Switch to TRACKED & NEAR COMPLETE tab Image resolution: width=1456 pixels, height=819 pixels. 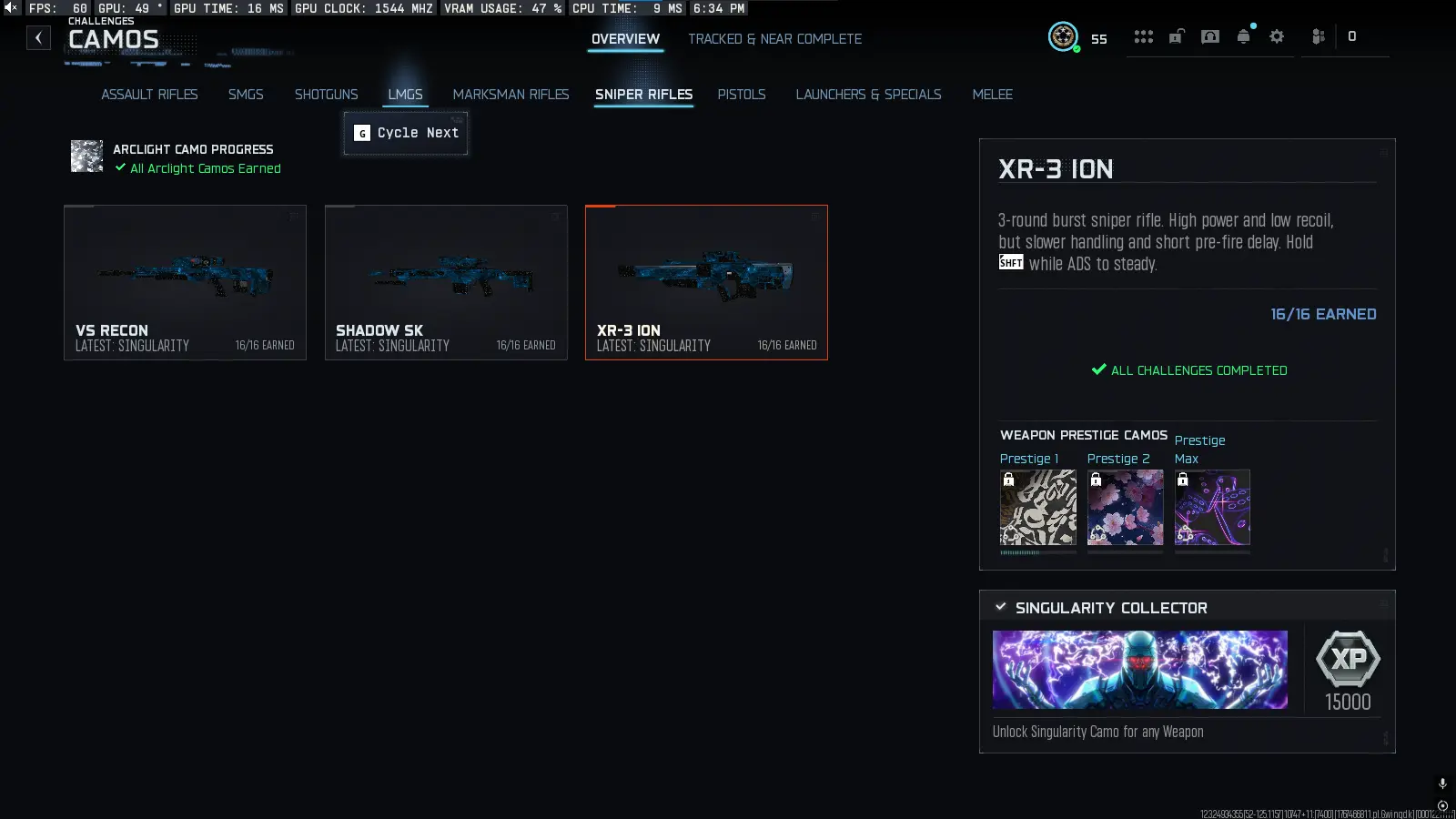(x=774, y=39)
